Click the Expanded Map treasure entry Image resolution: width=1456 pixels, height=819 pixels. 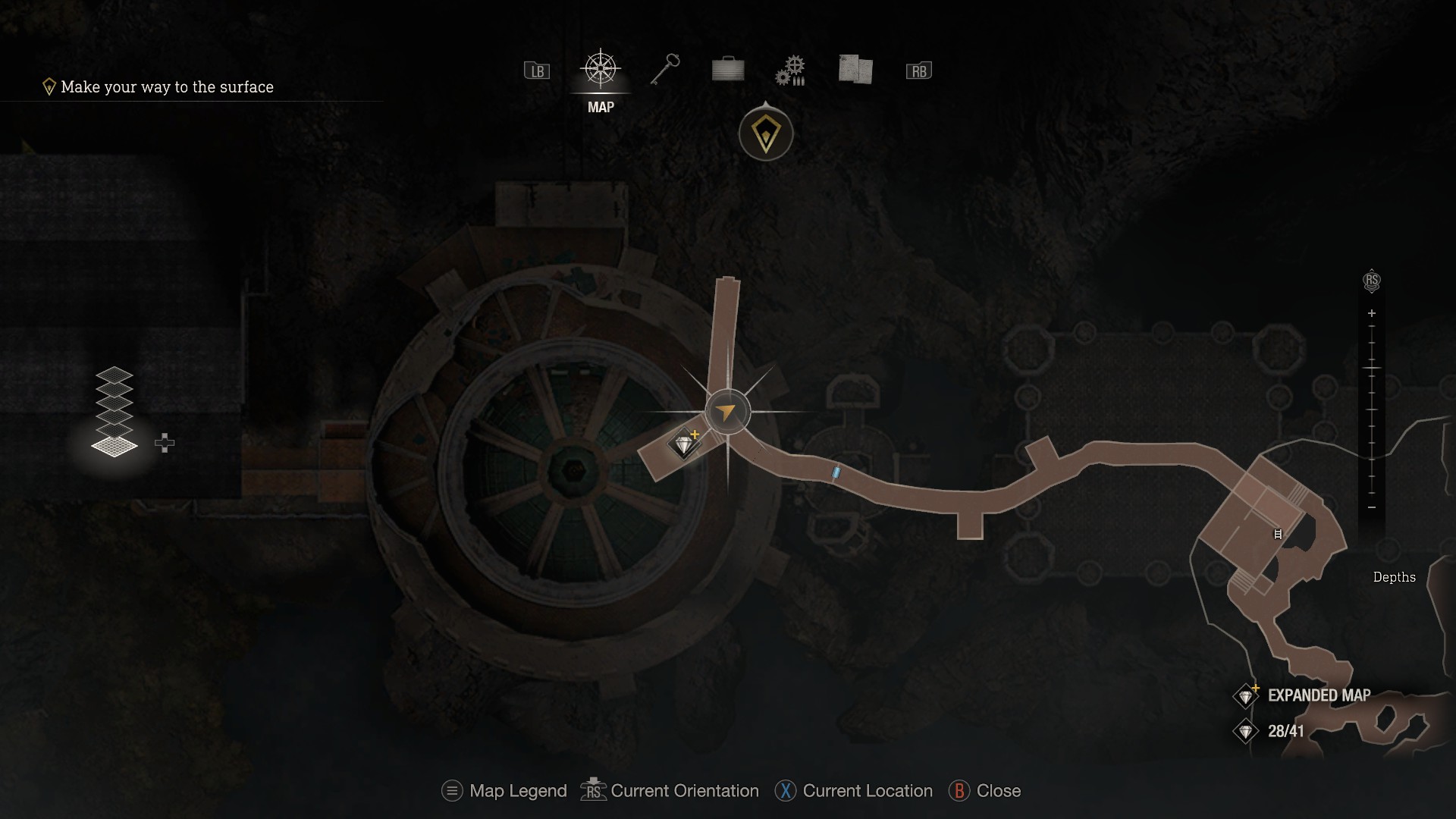(x=1306, y=695)
